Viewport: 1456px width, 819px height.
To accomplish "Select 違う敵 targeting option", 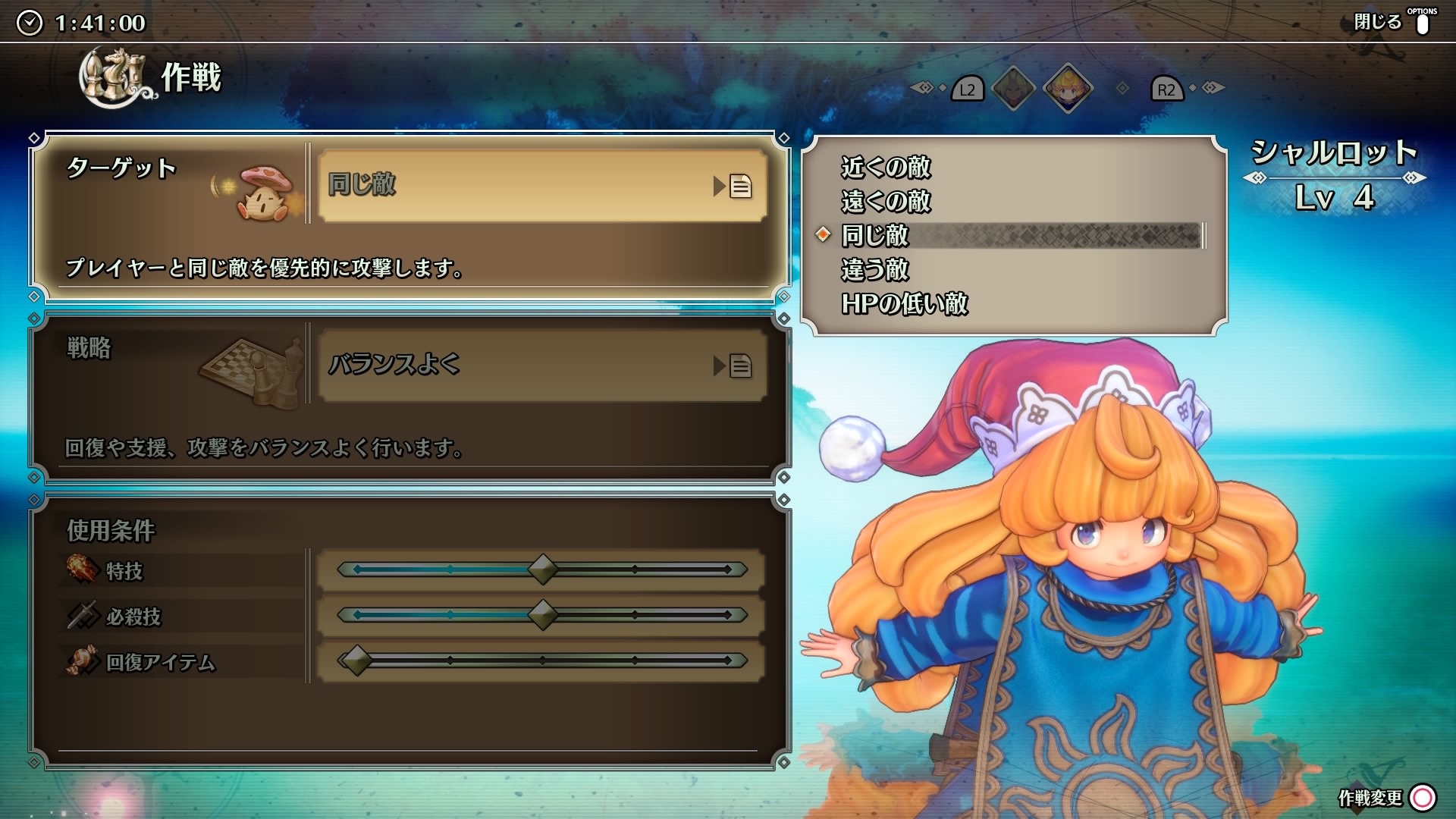I will point(874,269).
